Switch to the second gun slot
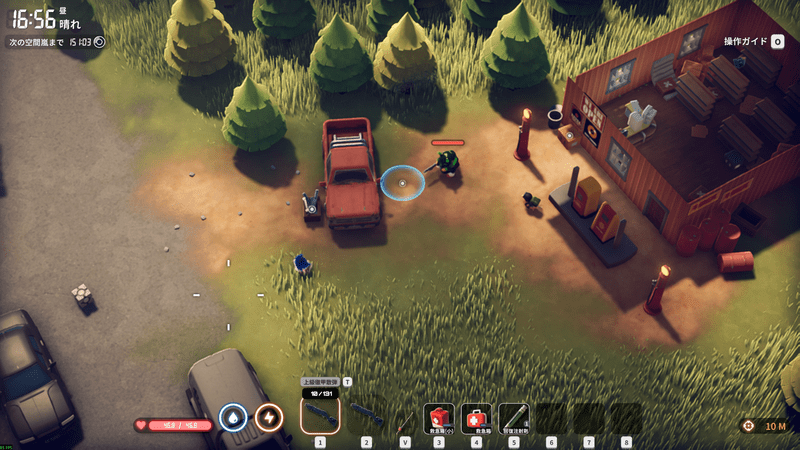This screenshot has width=800, height=450. coord(366,415)
